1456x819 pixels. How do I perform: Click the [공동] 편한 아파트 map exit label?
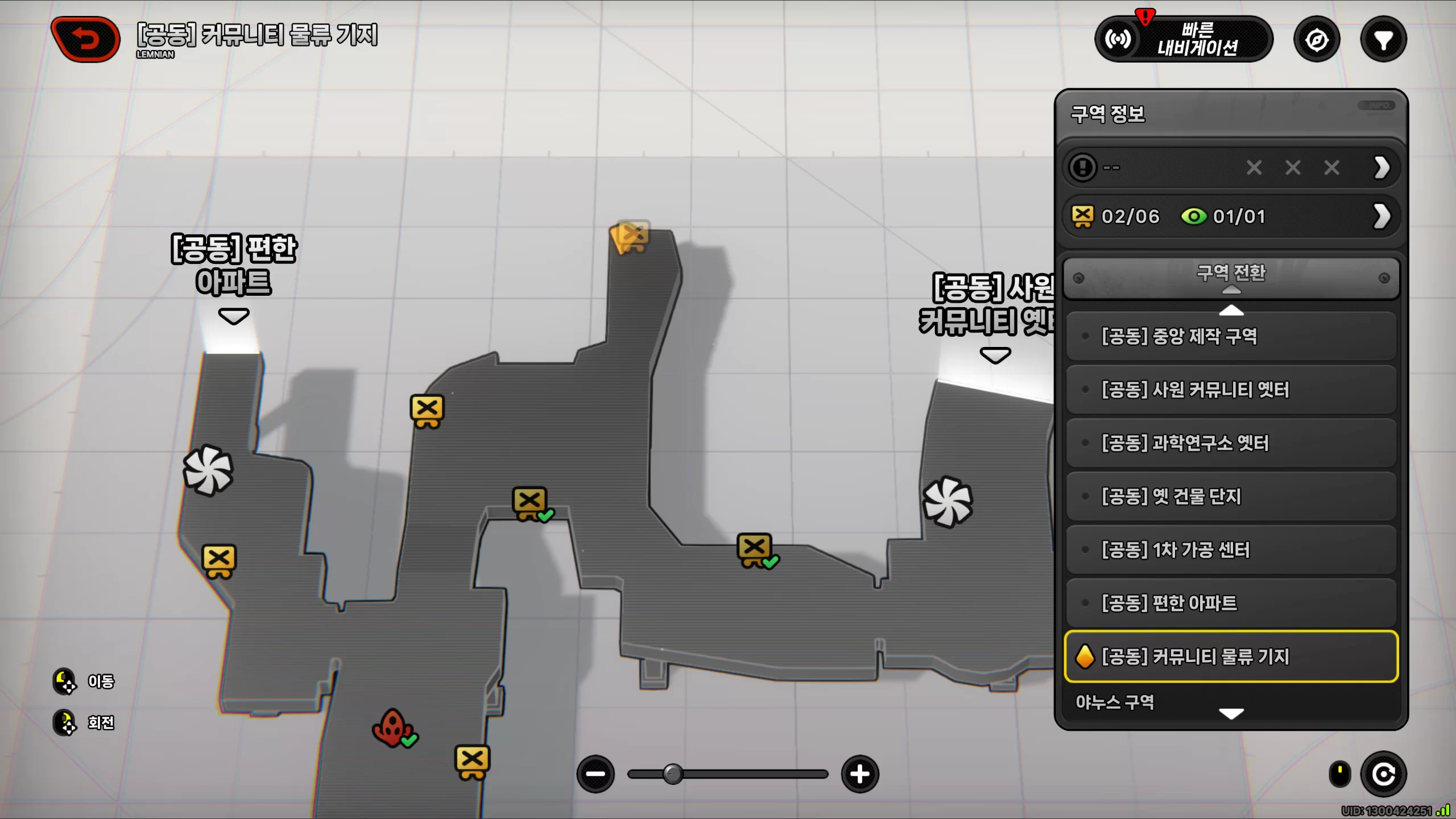[x=234, y=266]
